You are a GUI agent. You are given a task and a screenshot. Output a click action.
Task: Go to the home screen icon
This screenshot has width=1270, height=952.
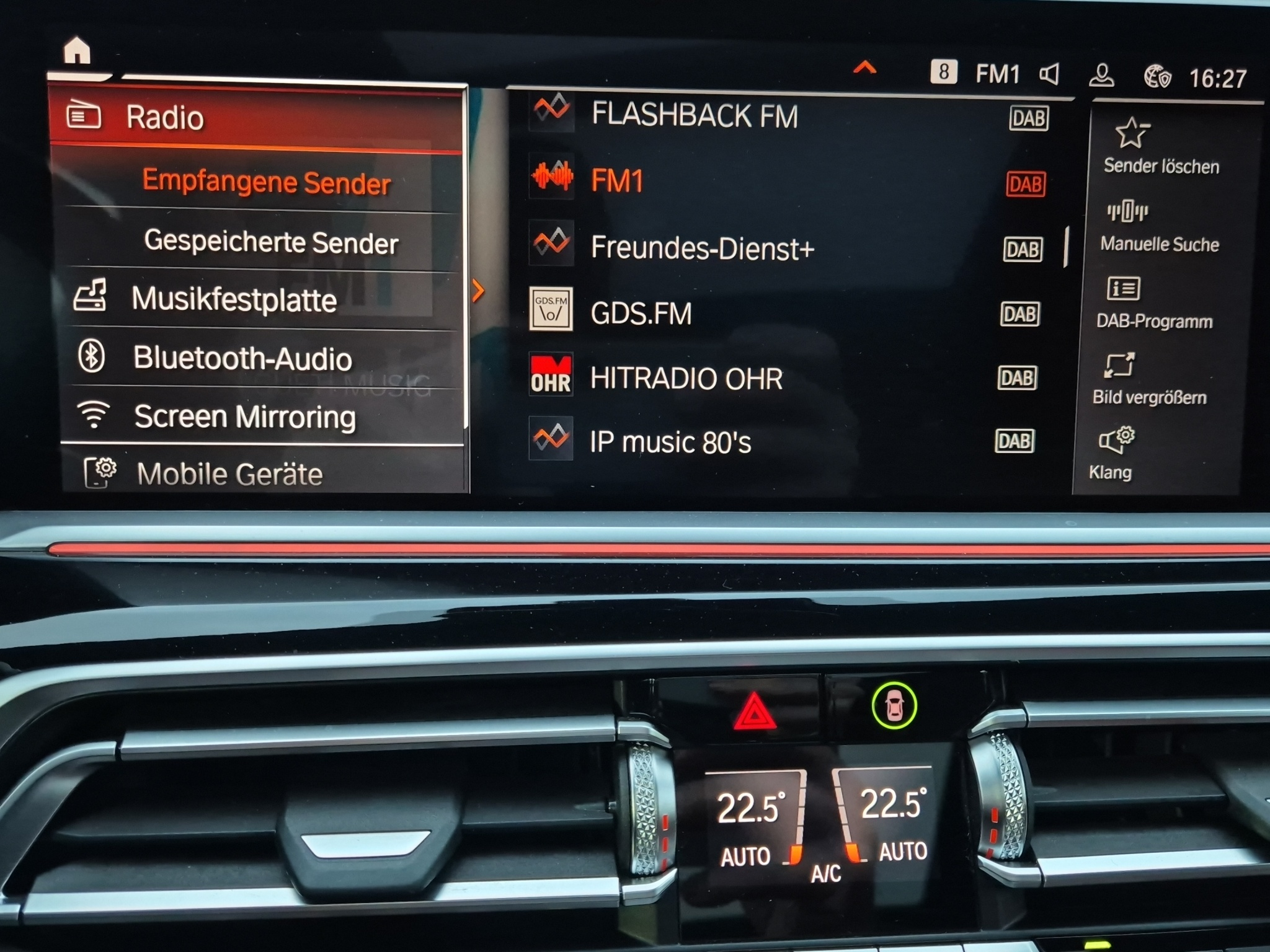click(77, 51)
